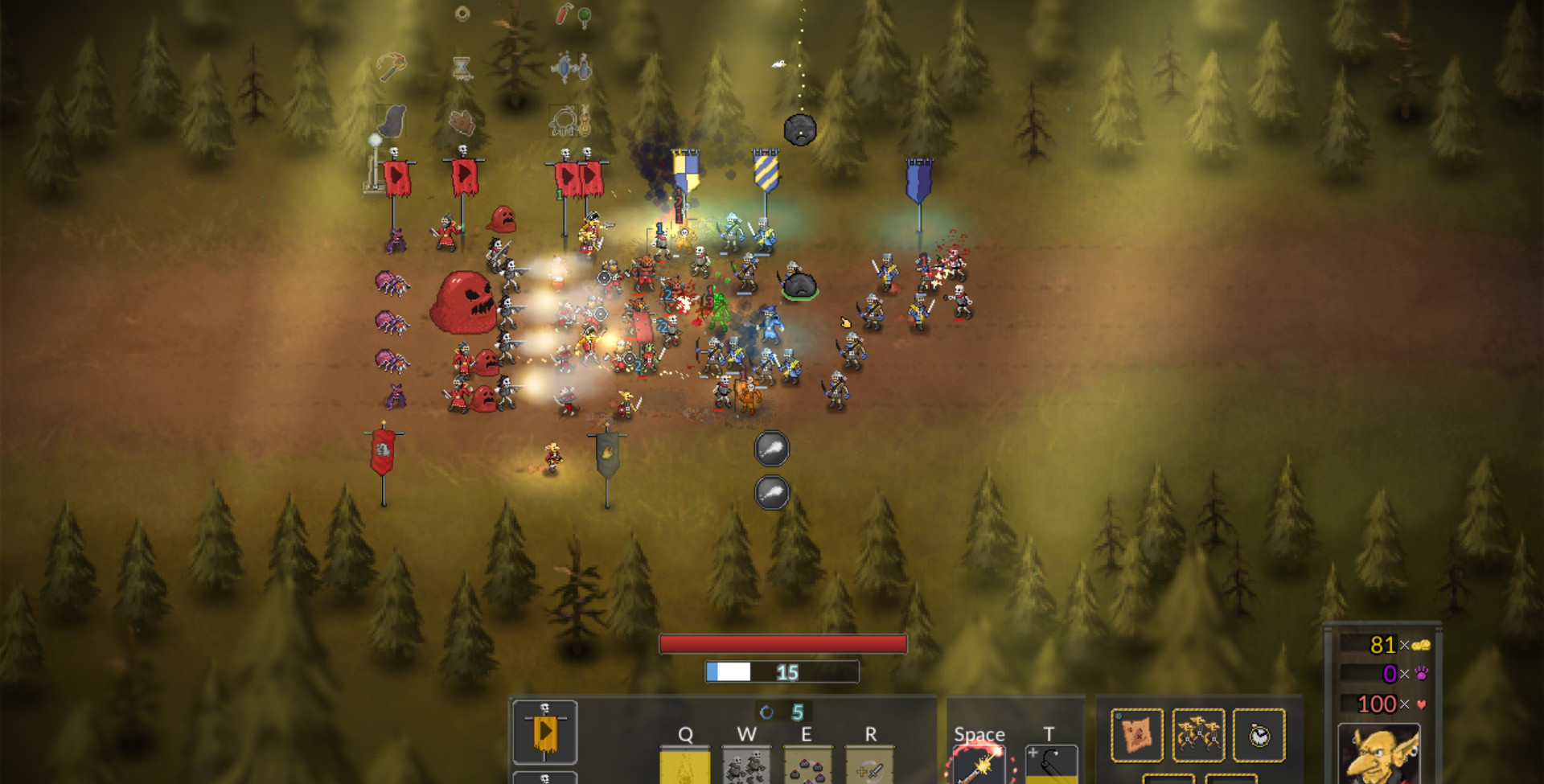Use the yellow banner Q ability
Viewport: 1544px width, 784px height.
pyautogui.click(x=684, y=766)
